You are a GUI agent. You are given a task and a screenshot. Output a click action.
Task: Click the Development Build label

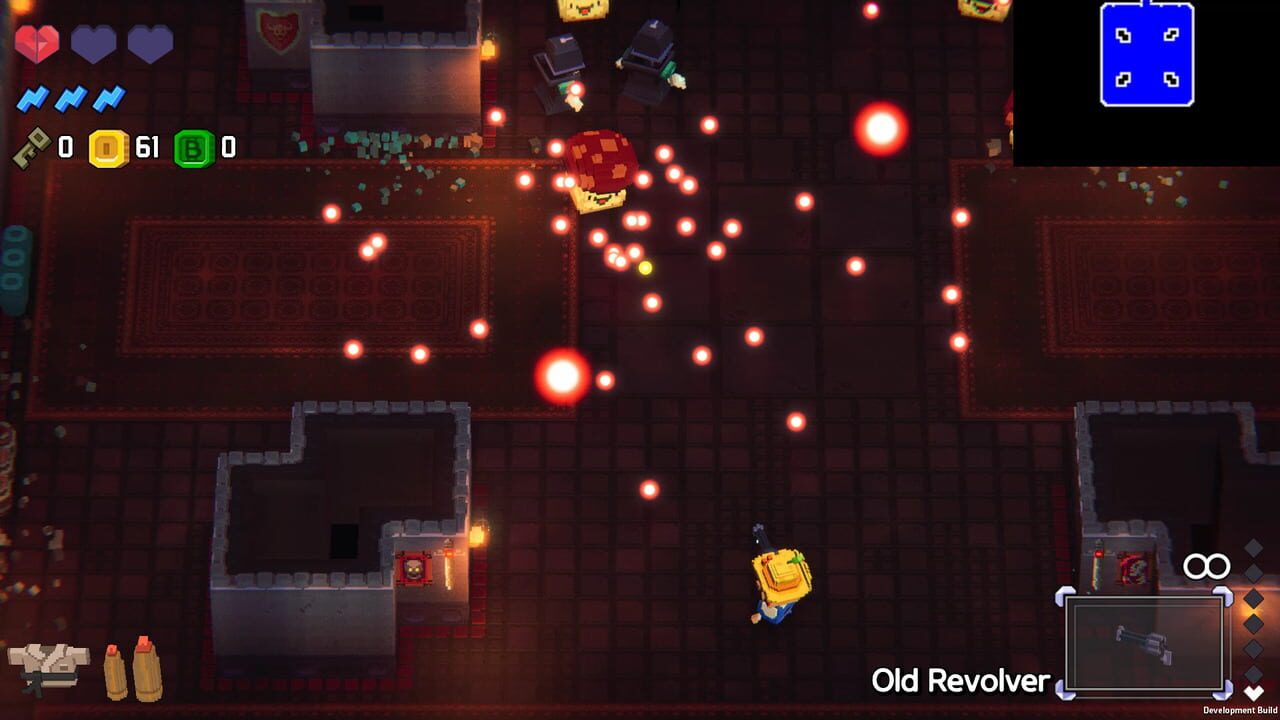pyautogui.click(x=1241, y=710)
